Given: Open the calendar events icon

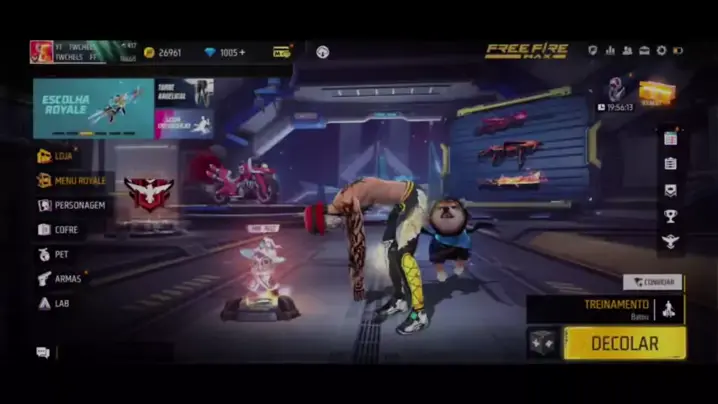Looking at the screenshot, I should pyautogui.click(x=670, y=139).
